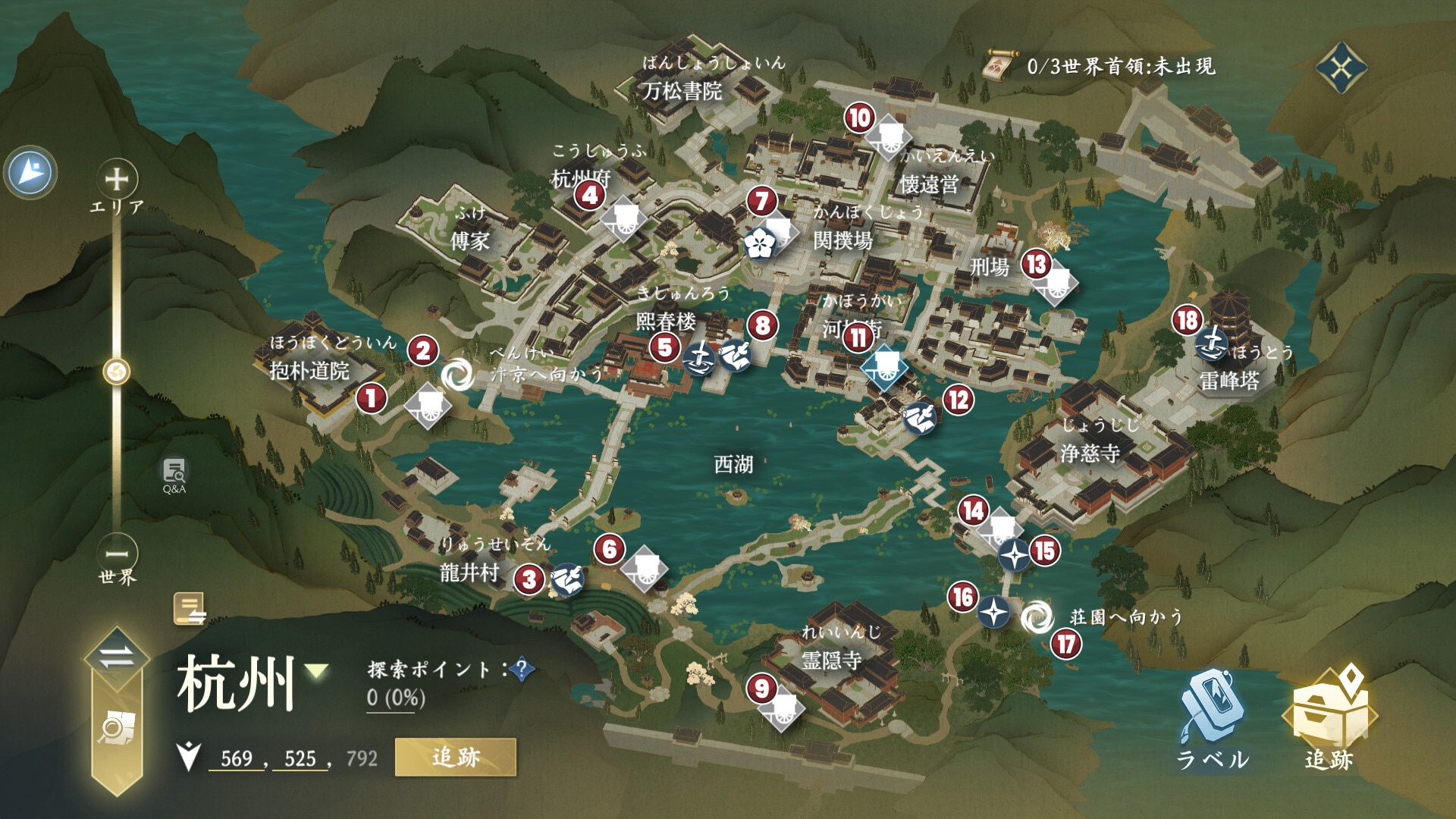Toggle the swap arrows diamond button
This screenshot has height=819, width=1456.
pos(116,657)
